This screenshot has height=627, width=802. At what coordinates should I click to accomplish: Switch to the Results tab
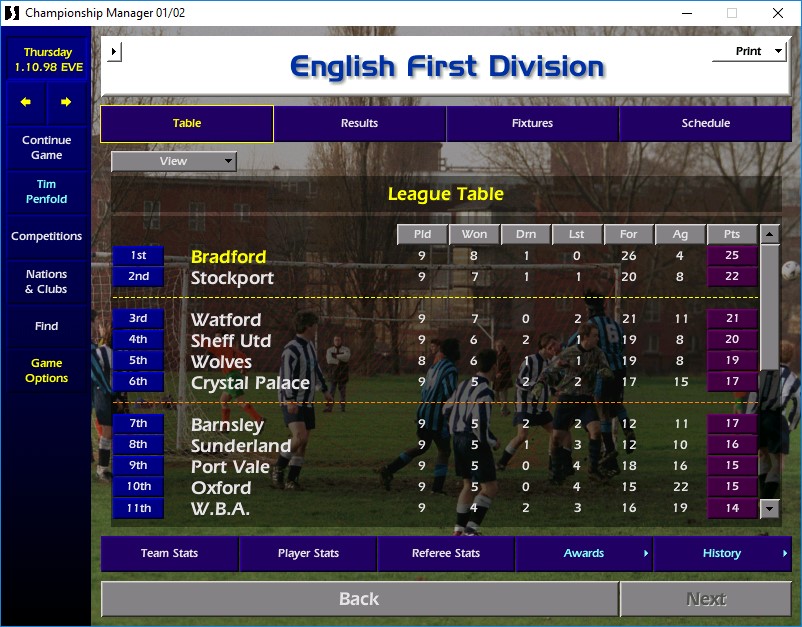tap(359, 124)
